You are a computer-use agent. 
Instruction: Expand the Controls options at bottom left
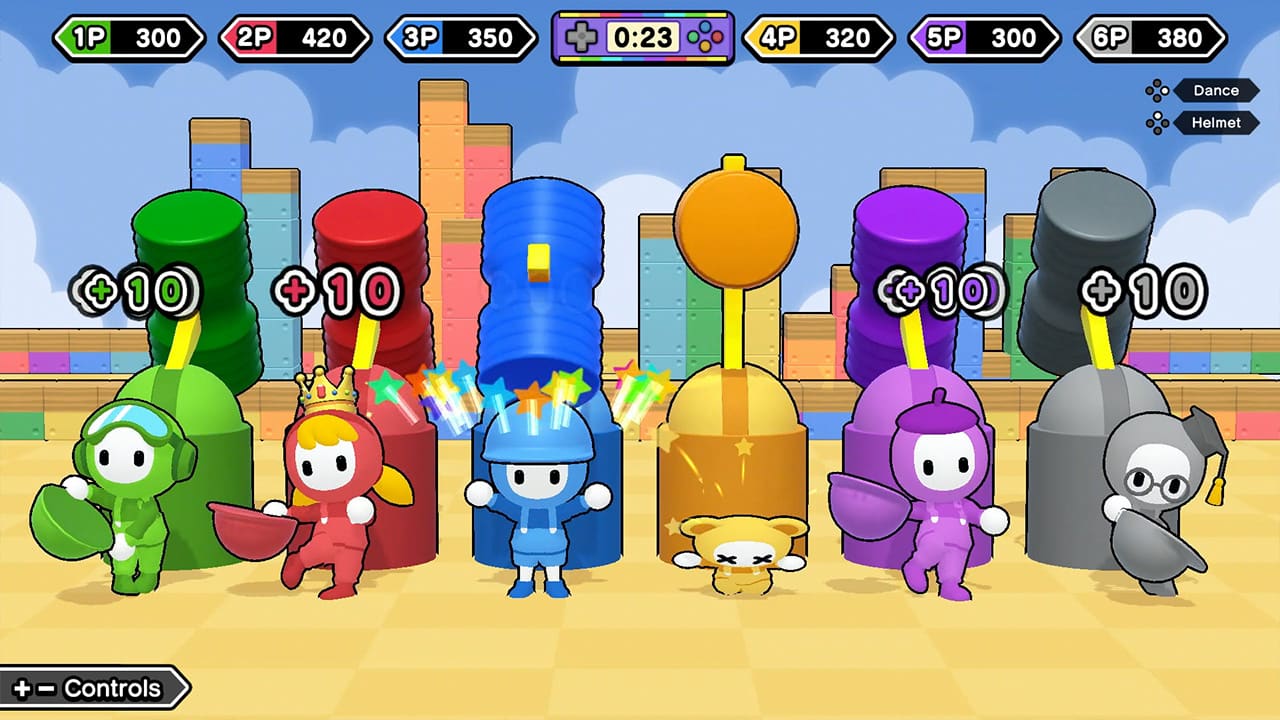click(x=90, y=688)
